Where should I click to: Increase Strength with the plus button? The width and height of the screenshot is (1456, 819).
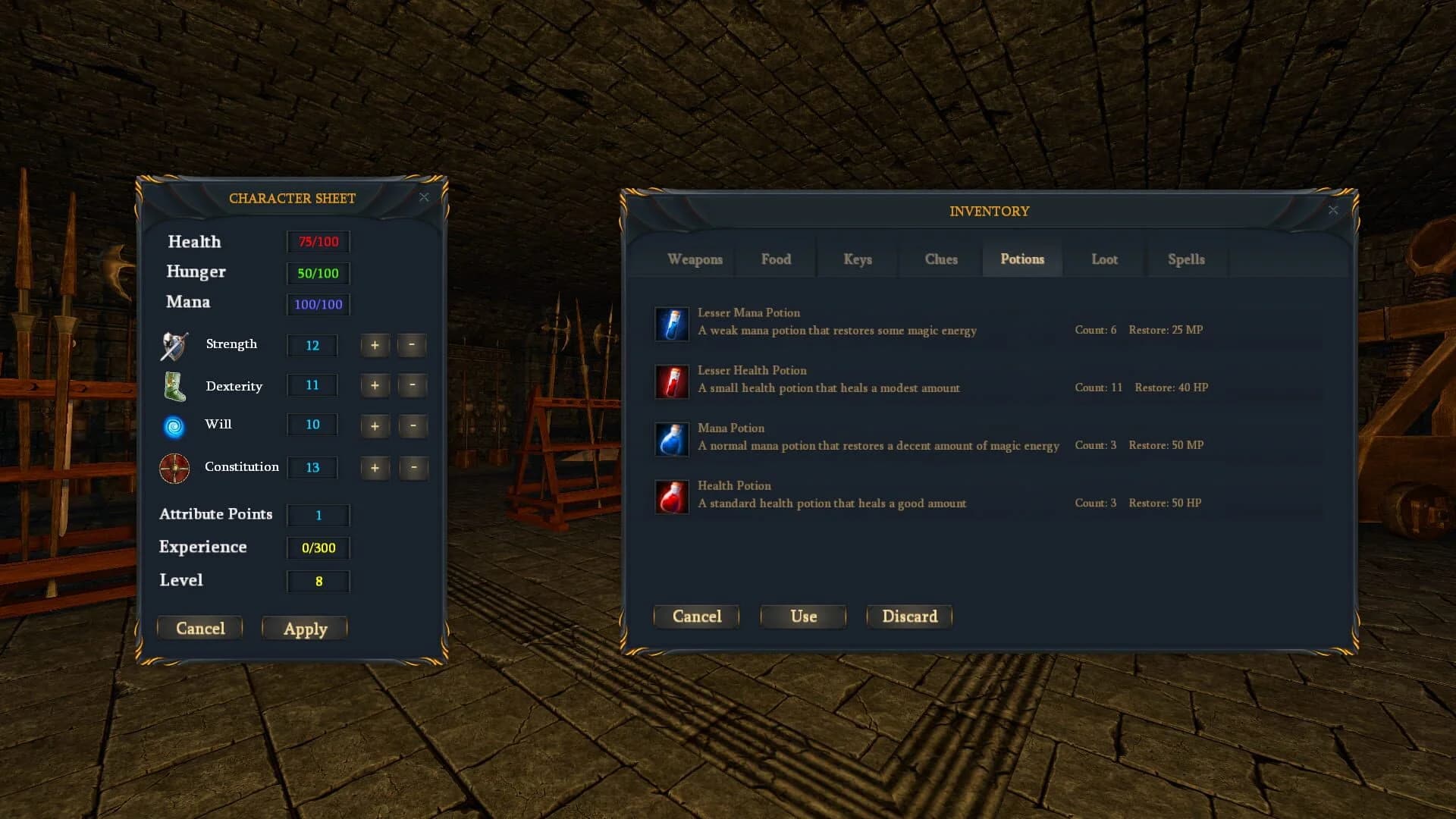(375, 345)
